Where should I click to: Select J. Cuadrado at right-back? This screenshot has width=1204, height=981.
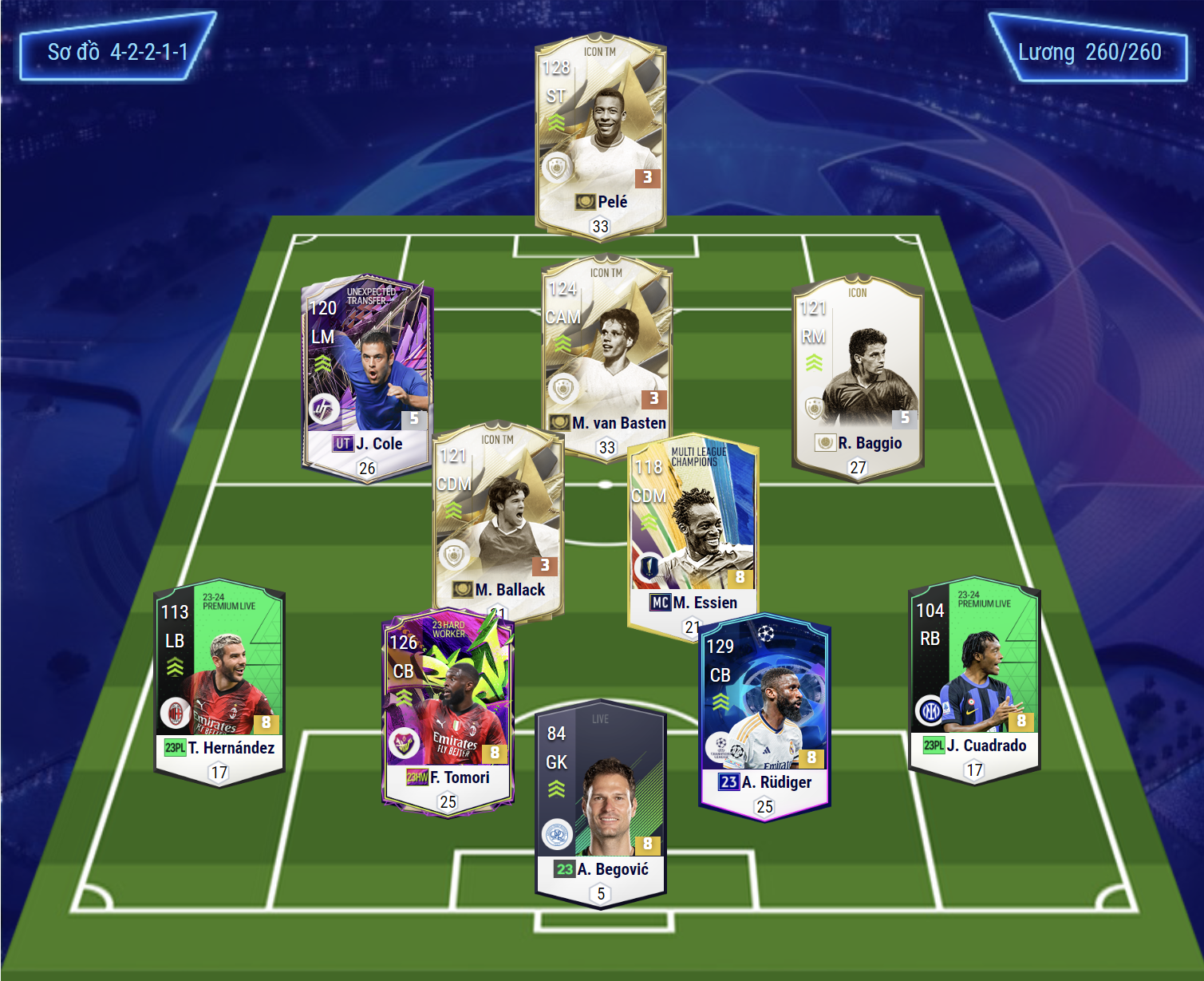[974, 678]
